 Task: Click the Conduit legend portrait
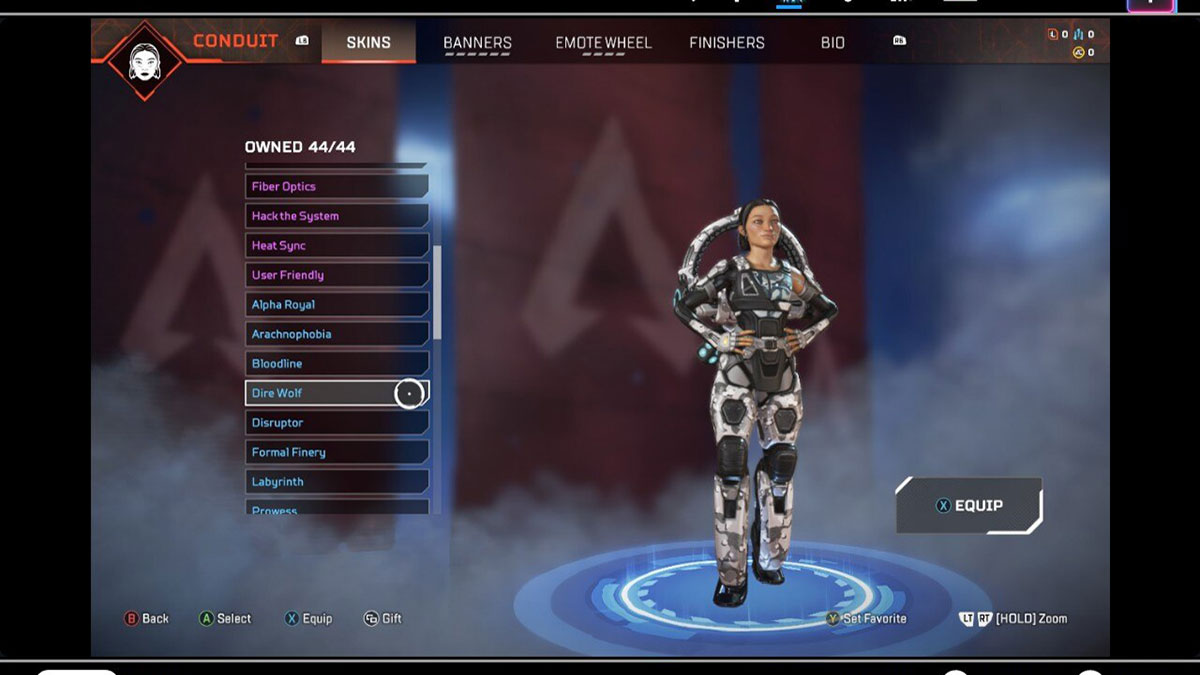pyautogui.click(x=145, y=60)
